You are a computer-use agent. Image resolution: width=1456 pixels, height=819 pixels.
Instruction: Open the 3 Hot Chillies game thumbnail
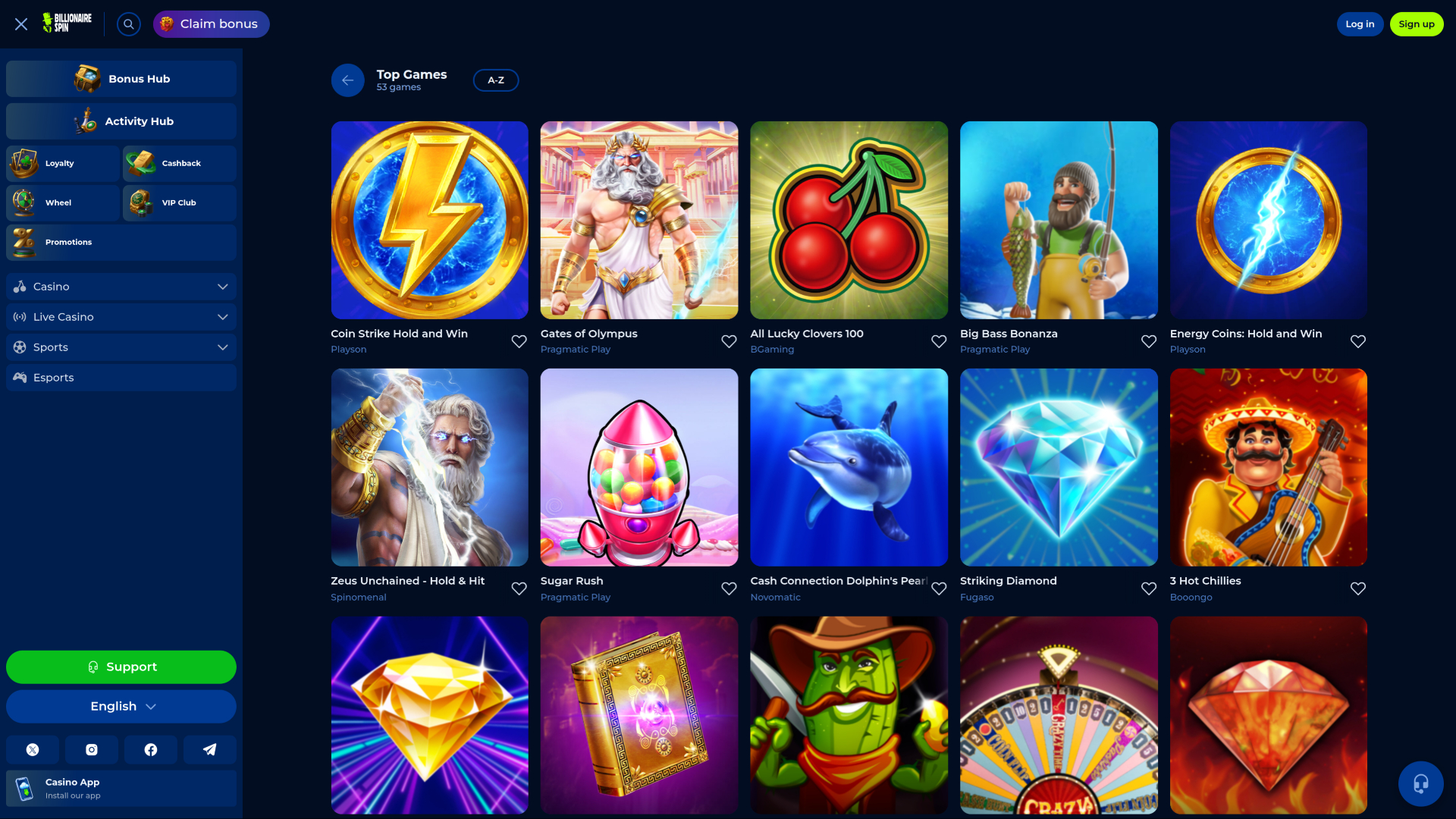click(1268, 467)
